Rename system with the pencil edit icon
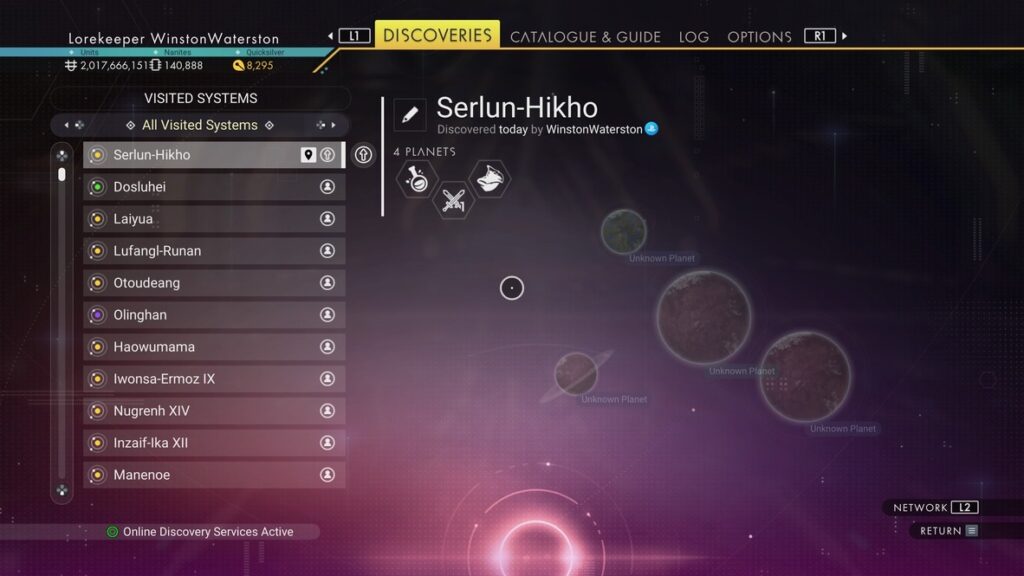 coord(409,114)
